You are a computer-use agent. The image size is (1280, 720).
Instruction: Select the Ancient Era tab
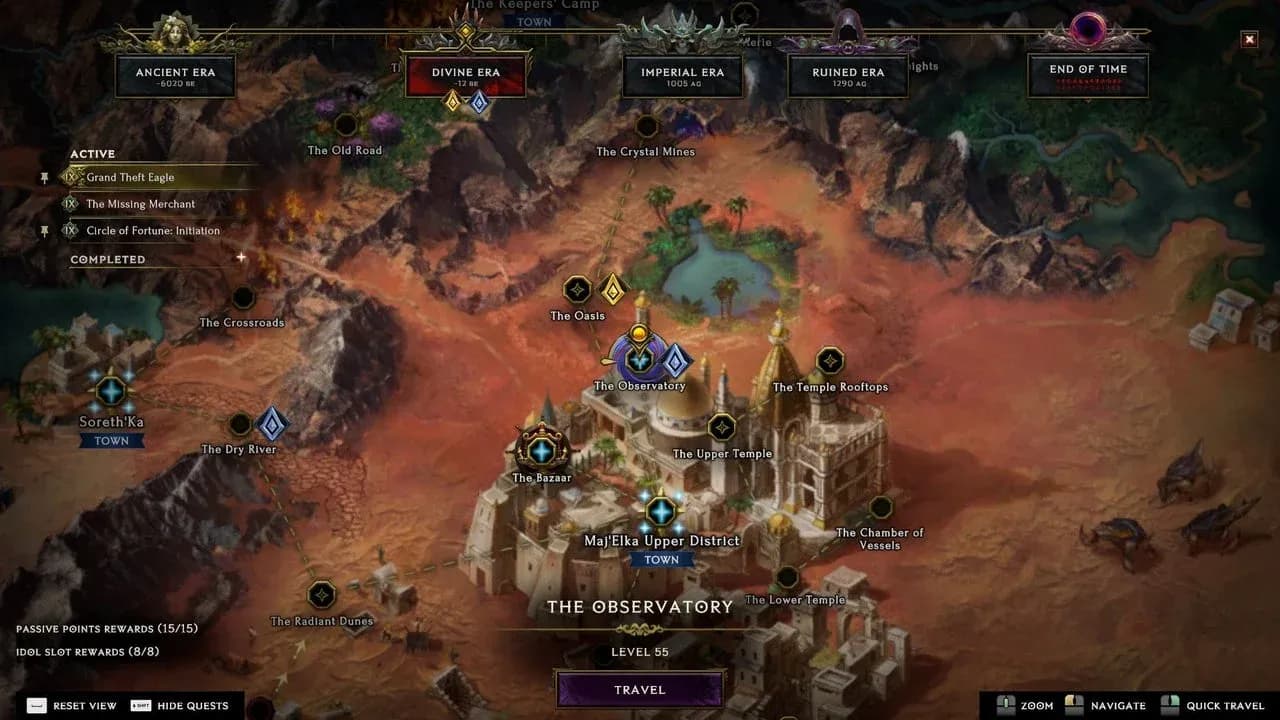click(x=177, y=72)
